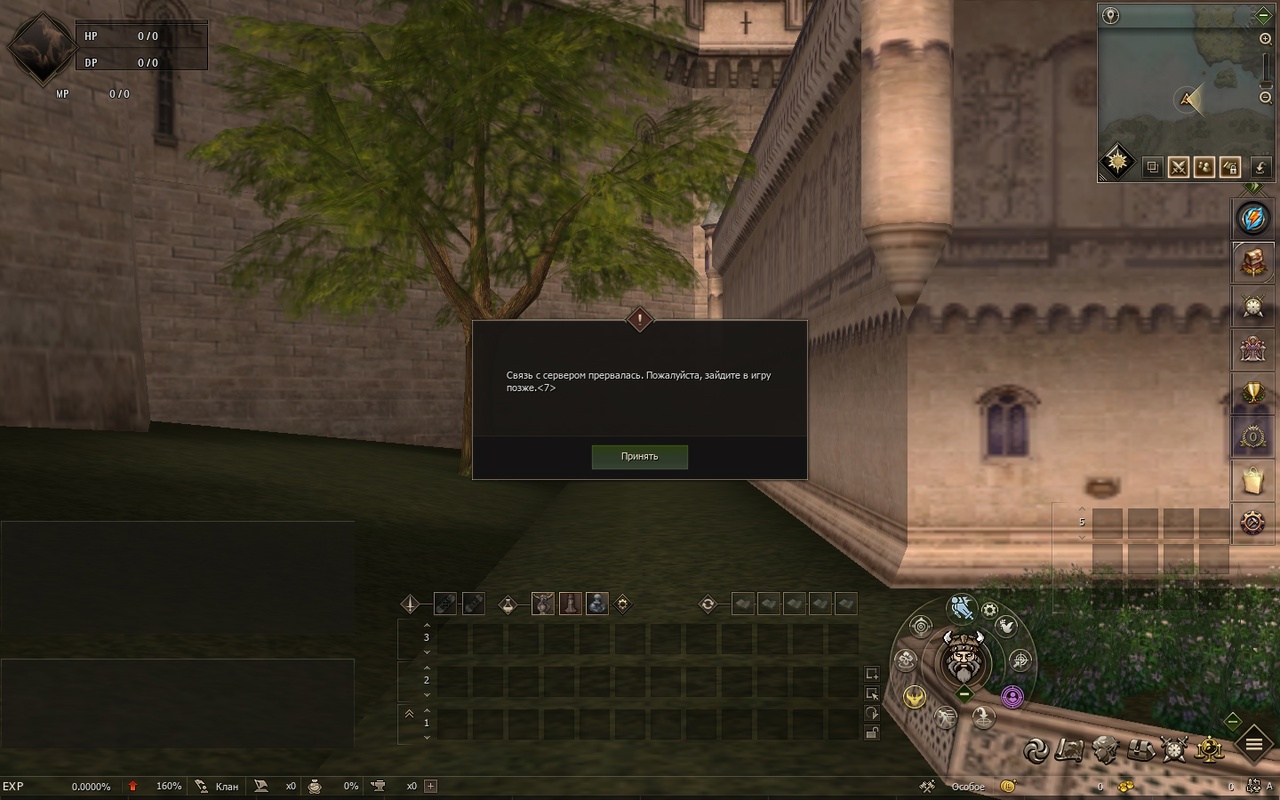Viewport: 1280px width, 800px height.
Task: Click the golden trophy side panel icon
Action: tap(1252, 392)
